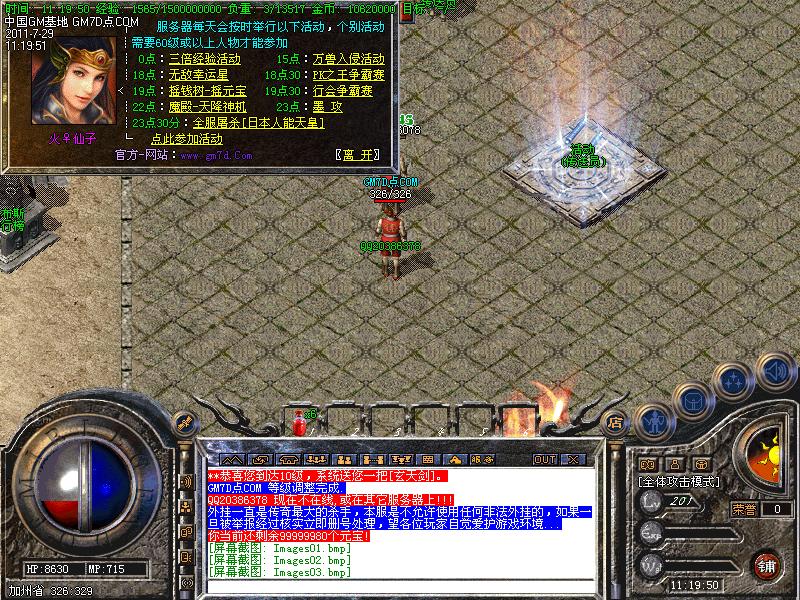The height and width of the screenshot is (600, 800).
Task: Toggle the 全体攻击模式 attack mode label
Action: (x=680, y=481)
